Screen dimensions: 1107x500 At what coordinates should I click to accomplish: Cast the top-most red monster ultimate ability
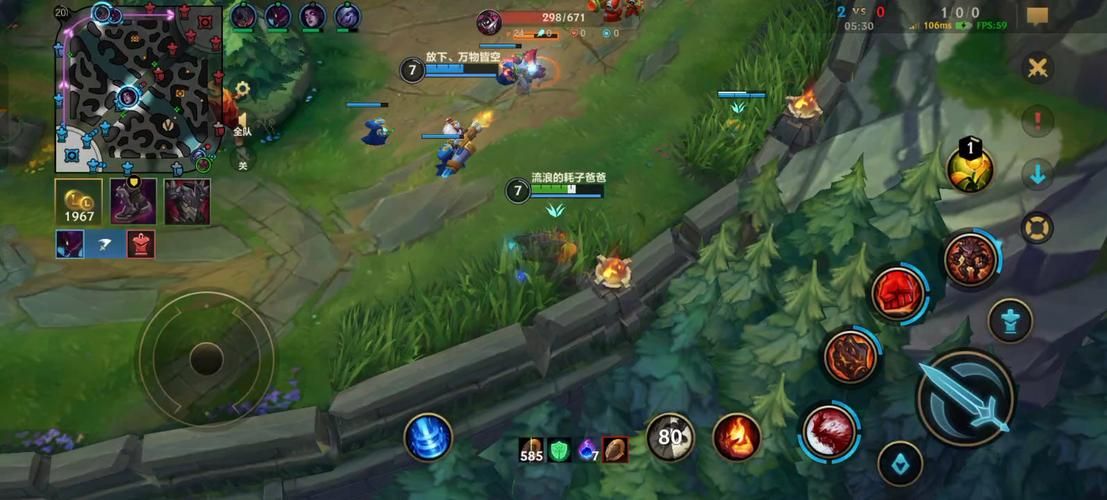point(969,260)
